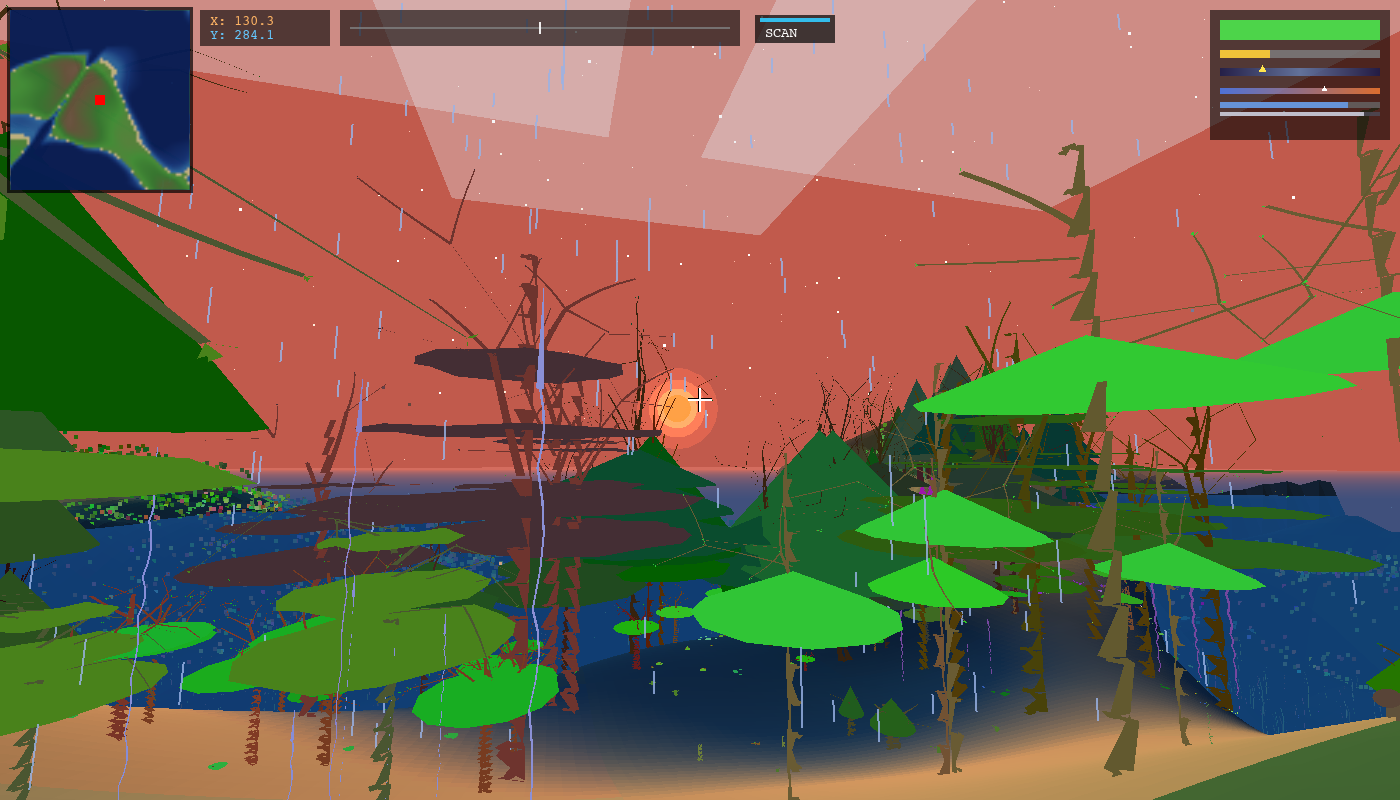The height and width of the screenshot is (800, 1400).
Task: Click the blue progress bar in the panel
Action: pos(1283,105)
